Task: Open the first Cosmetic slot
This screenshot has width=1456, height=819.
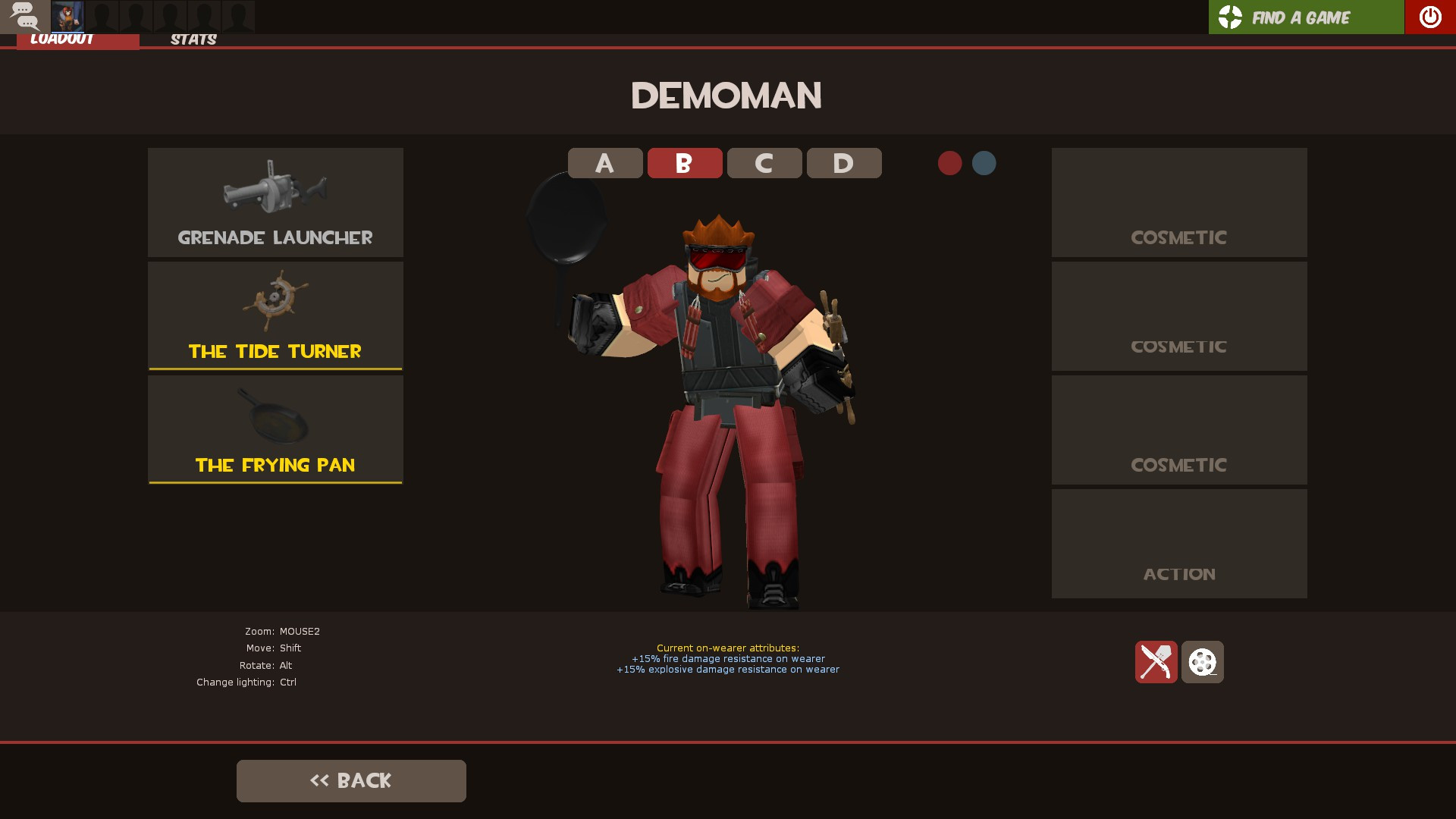Action: (x=1178, y=202)
